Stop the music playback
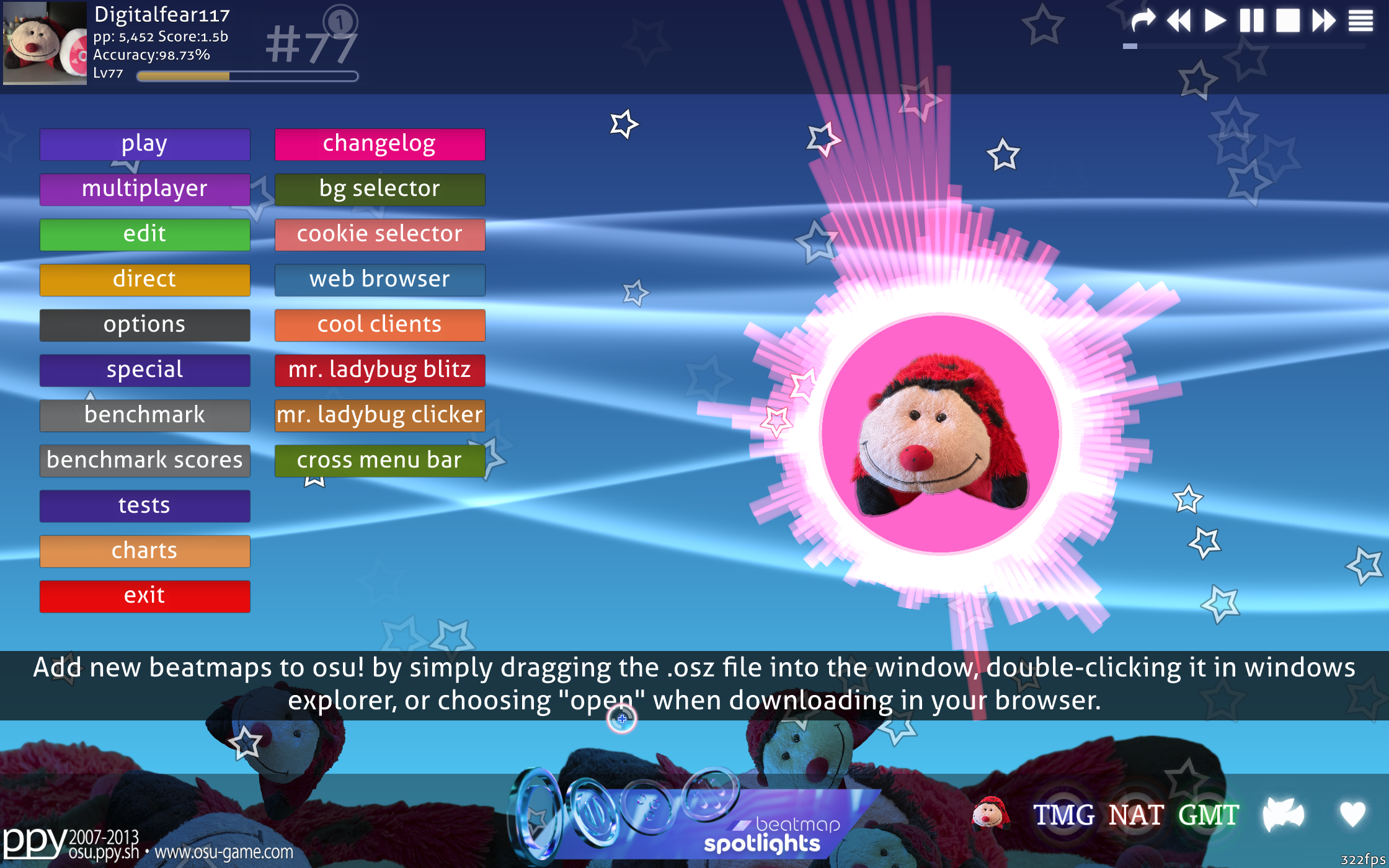This screenshot has height=868, width=1389. (1287, 21)
